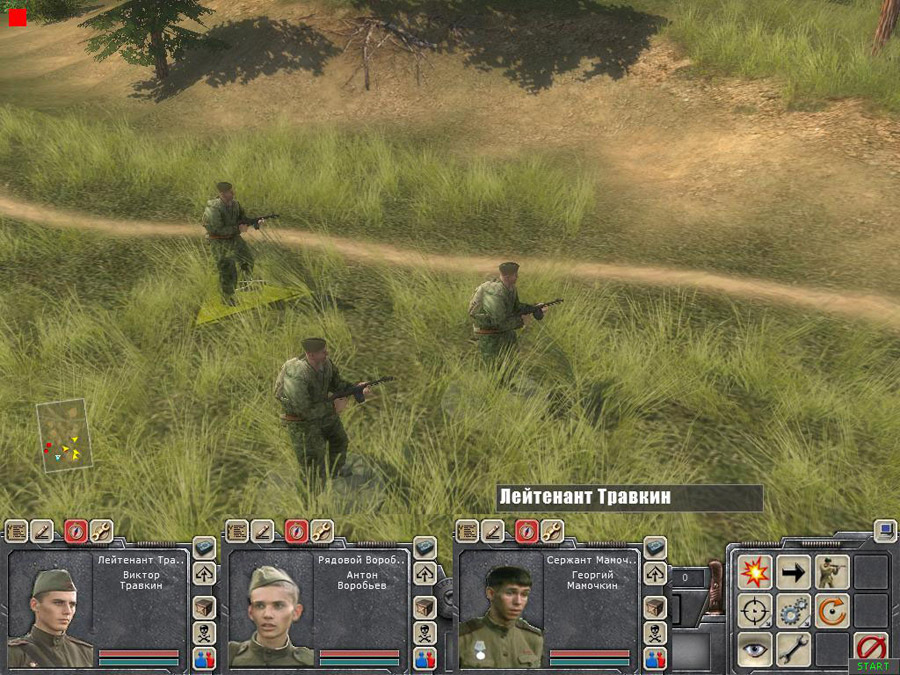
Task: Open Vorobyev's wrench tools tab
Action: (322, 531)
